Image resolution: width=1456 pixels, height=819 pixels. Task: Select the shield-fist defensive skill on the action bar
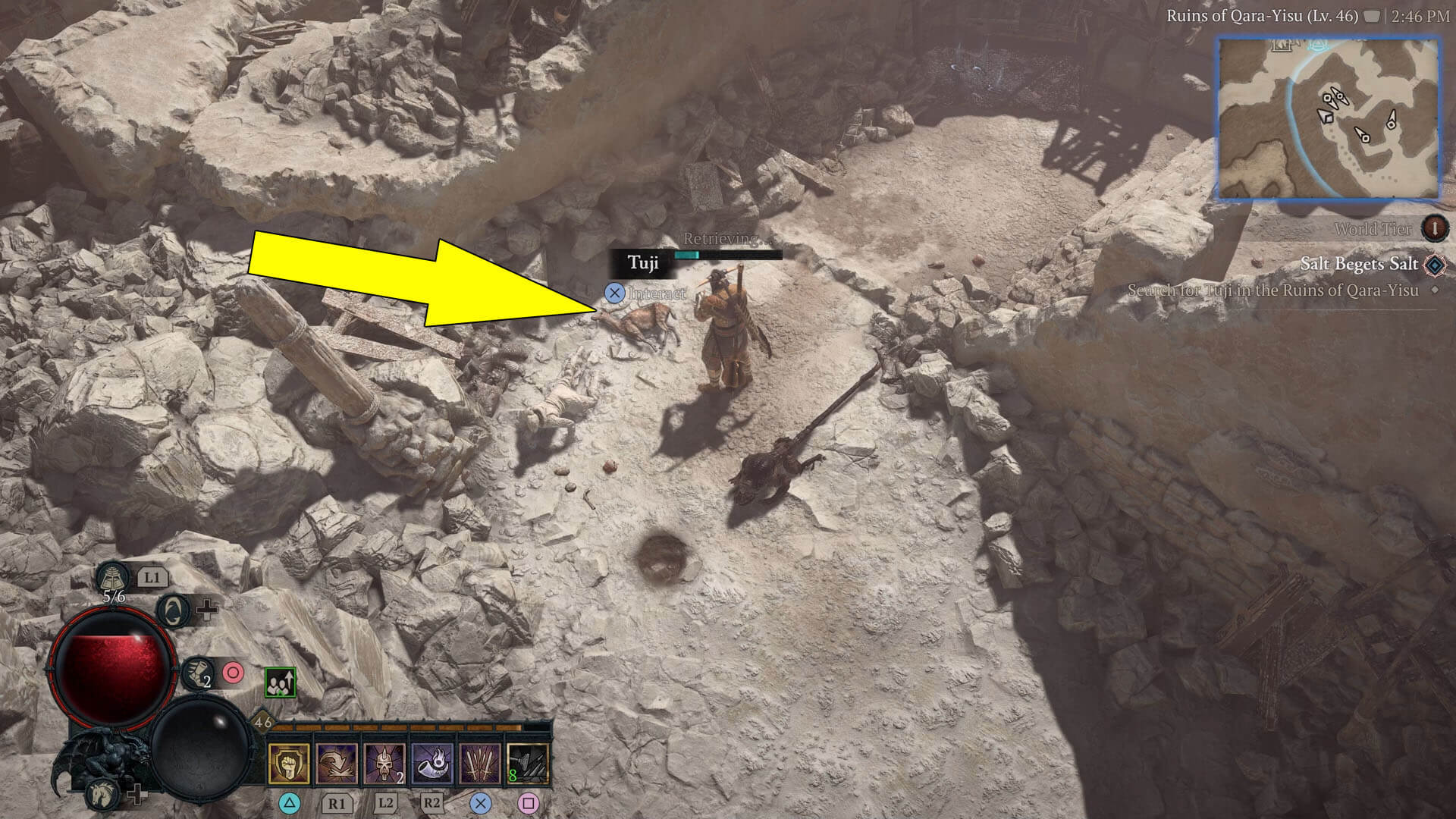pyautogui.click(x=290, y=764)
